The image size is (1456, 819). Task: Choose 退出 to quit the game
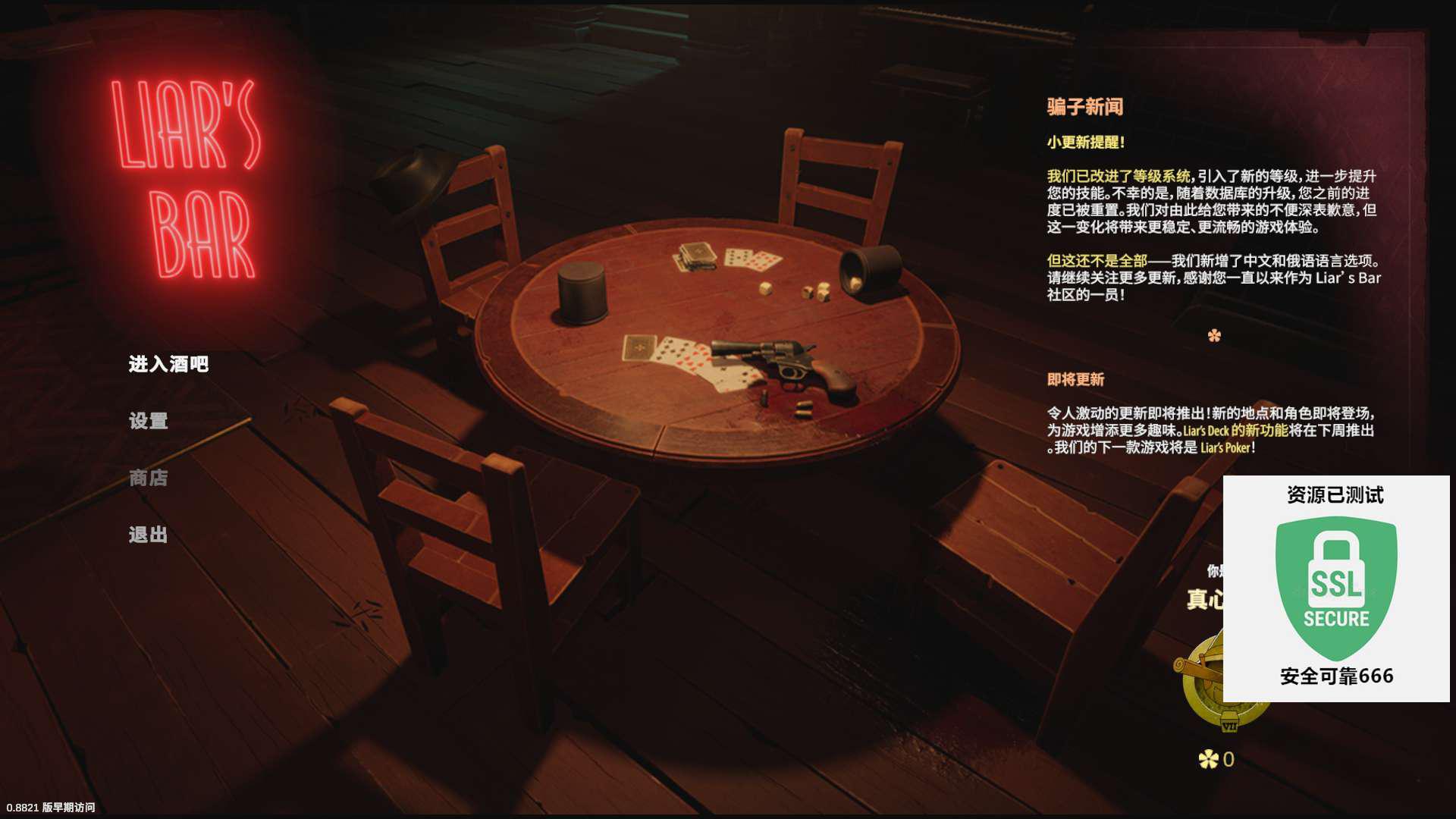point(148,535)
